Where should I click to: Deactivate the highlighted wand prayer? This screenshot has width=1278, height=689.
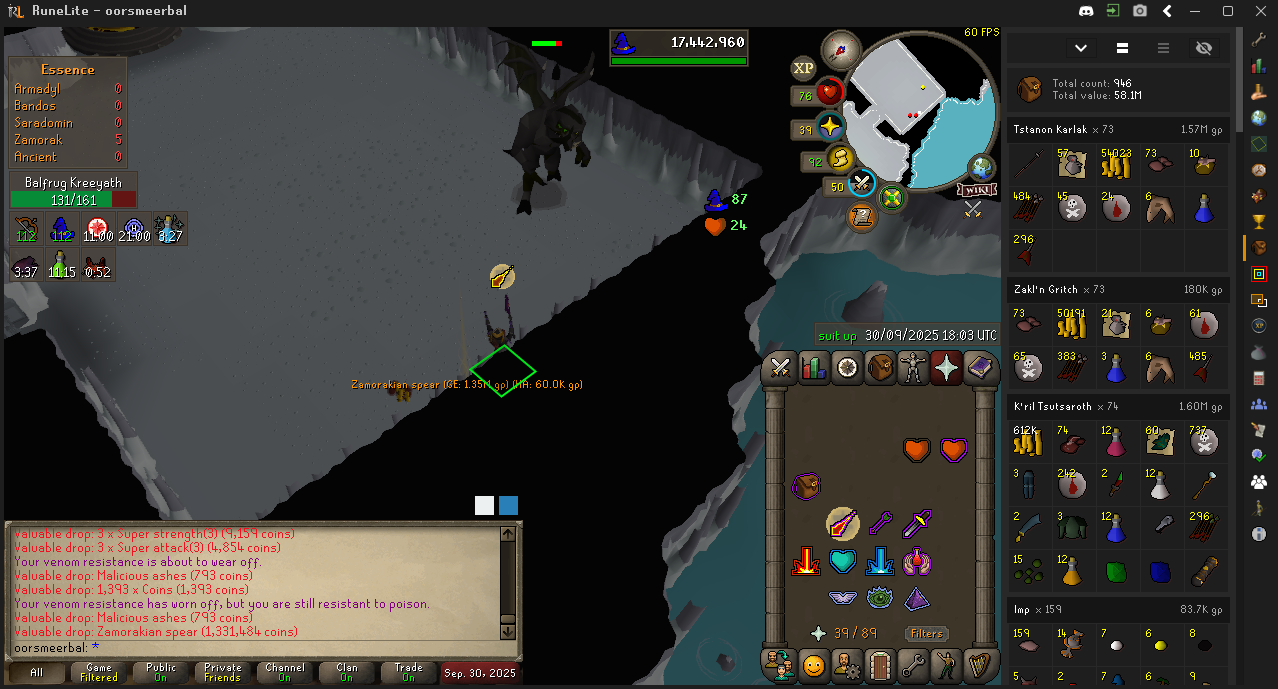coord(842,523)
